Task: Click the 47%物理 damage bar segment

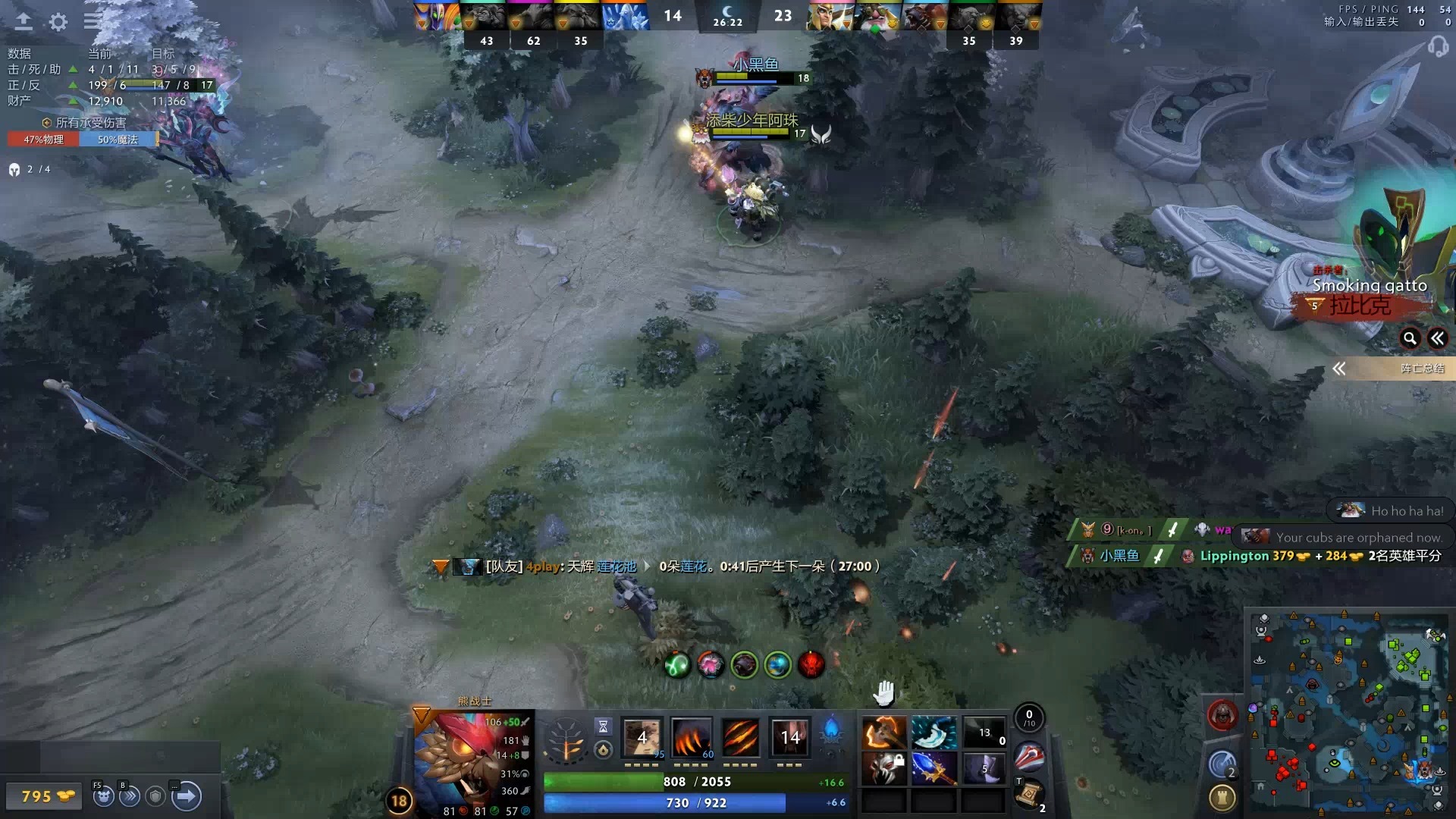Action: (42, 140)
